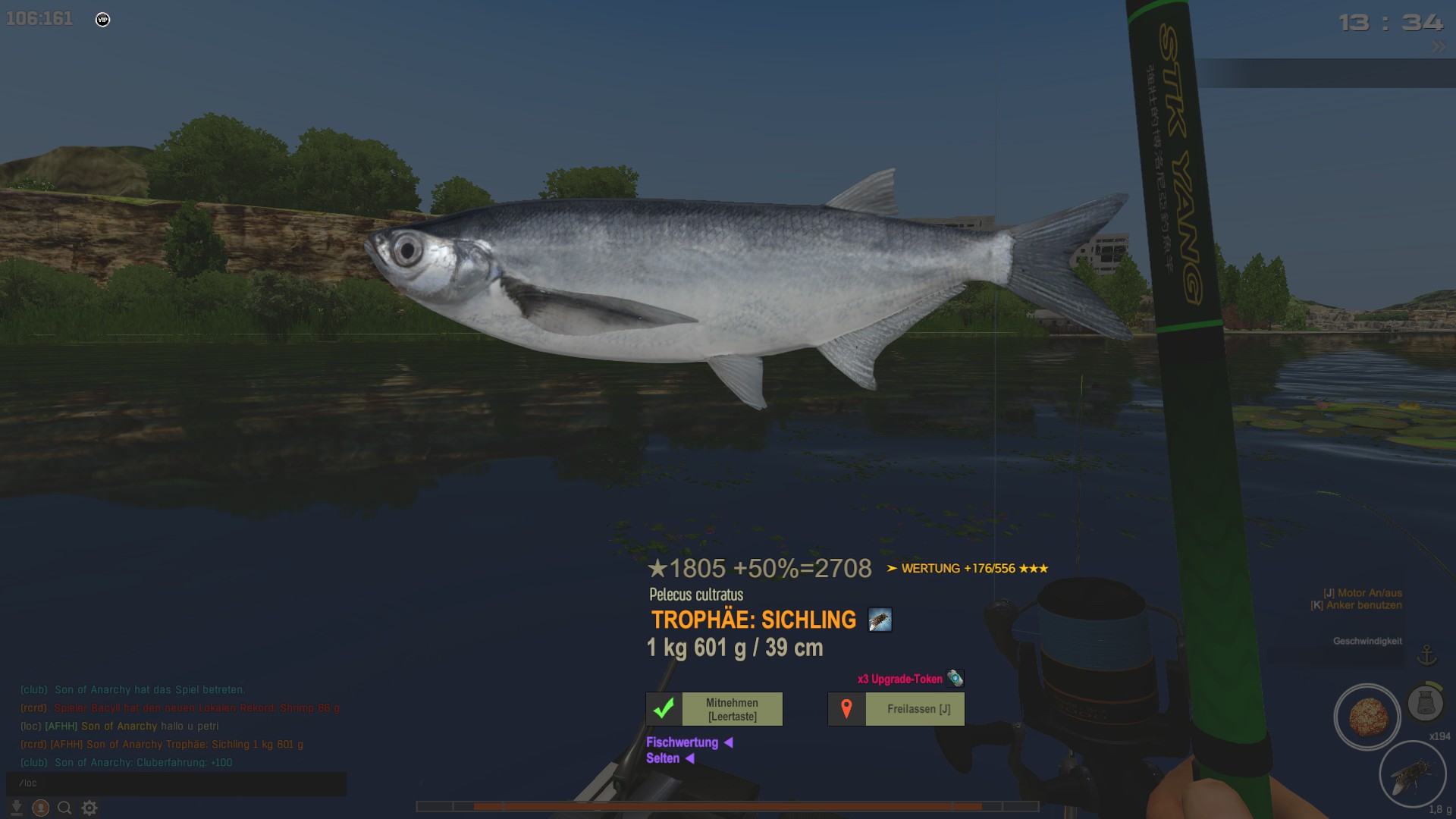Click the Upgrade-Token reward icon
The height and width of the screenshot is (819, 1456).
(x=955, y=679)
